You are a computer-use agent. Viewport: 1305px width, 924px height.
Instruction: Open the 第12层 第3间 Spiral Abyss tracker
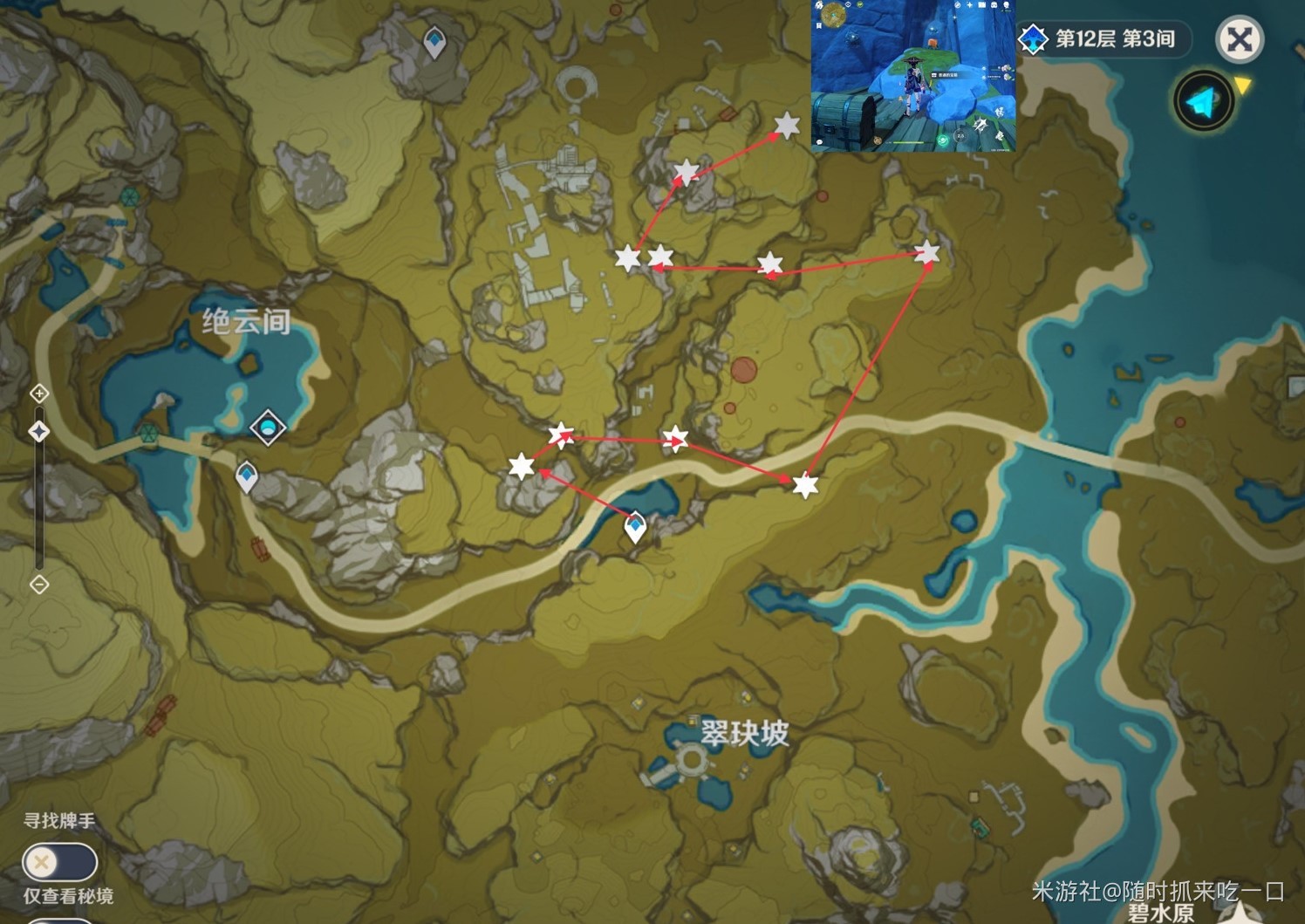tap(1103, 39)
